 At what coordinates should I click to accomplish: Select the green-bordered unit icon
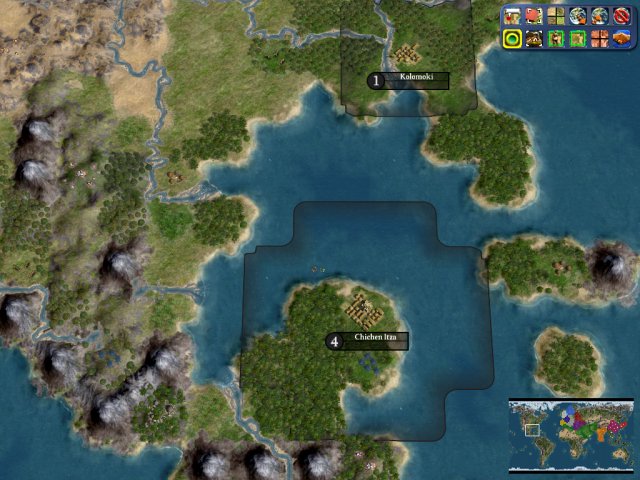click(x=556, y=39)
